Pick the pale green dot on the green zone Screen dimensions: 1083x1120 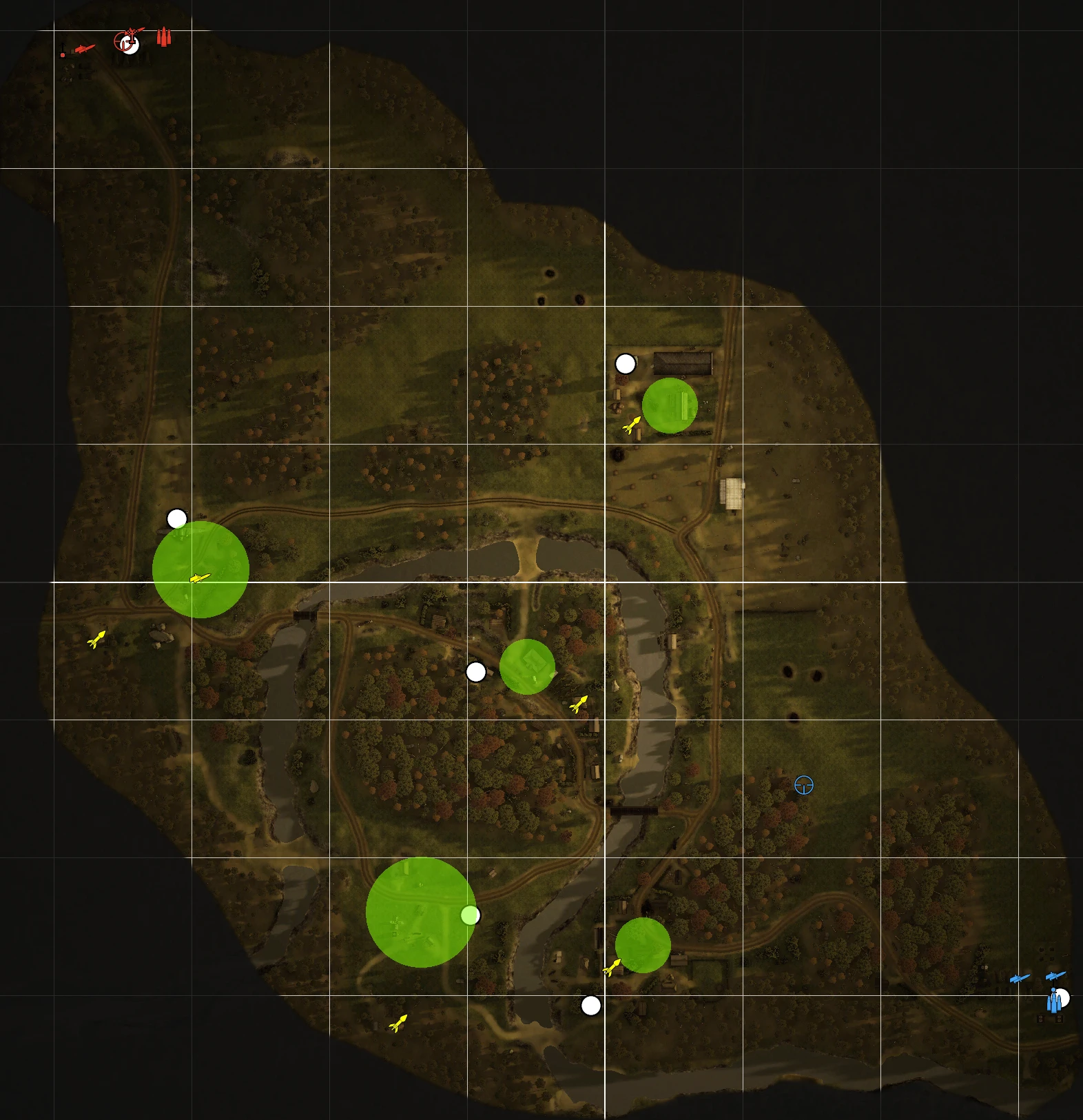[x=471, y=915]
